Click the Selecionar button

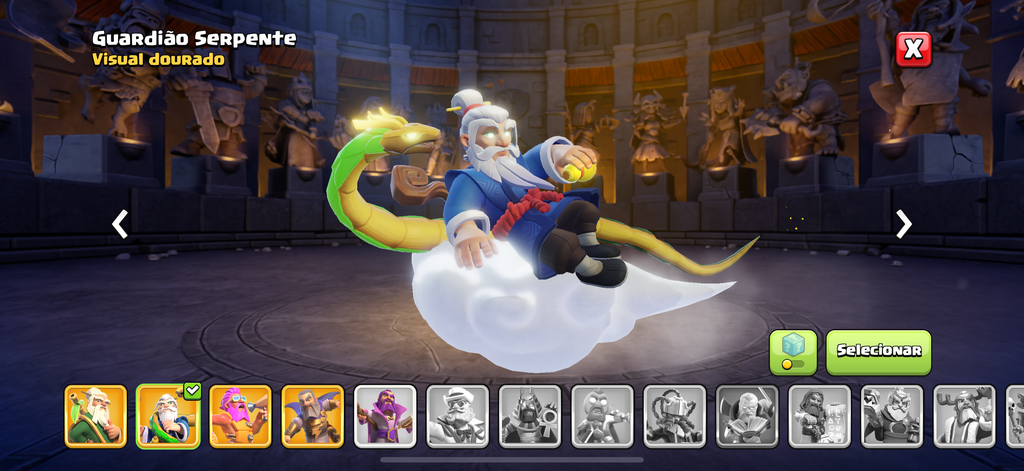point(878,351)
